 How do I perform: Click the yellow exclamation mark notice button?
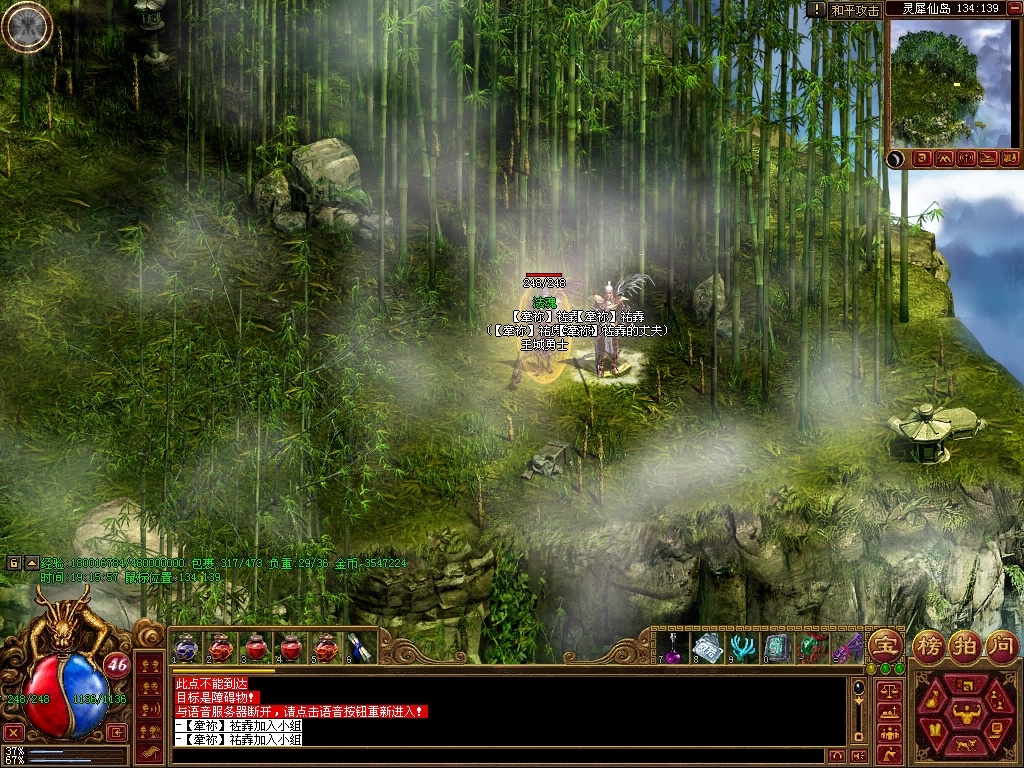click(816, 9)
